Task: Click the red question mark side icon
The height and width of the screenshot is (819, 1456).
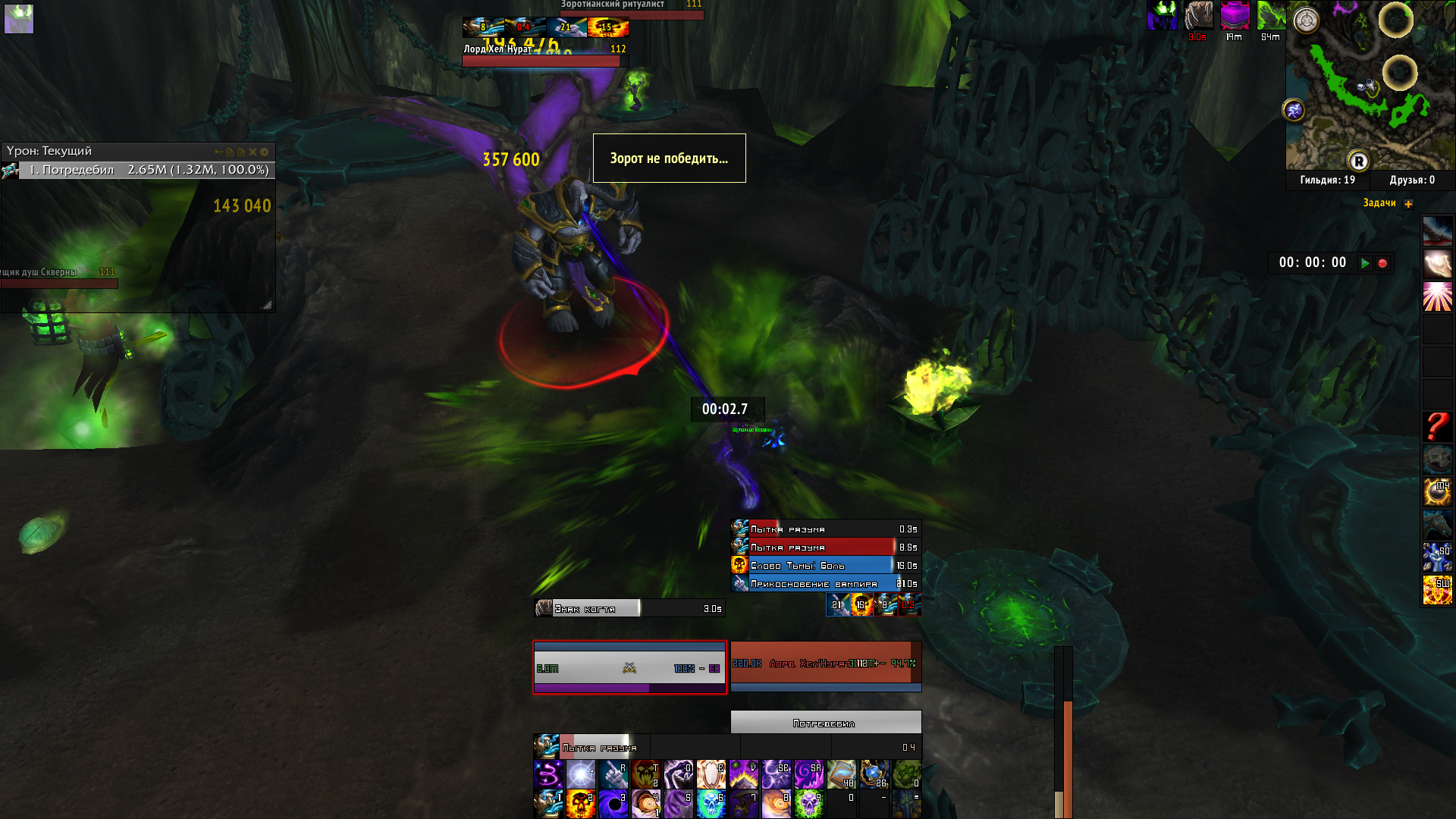Action: click(1437, 427)
